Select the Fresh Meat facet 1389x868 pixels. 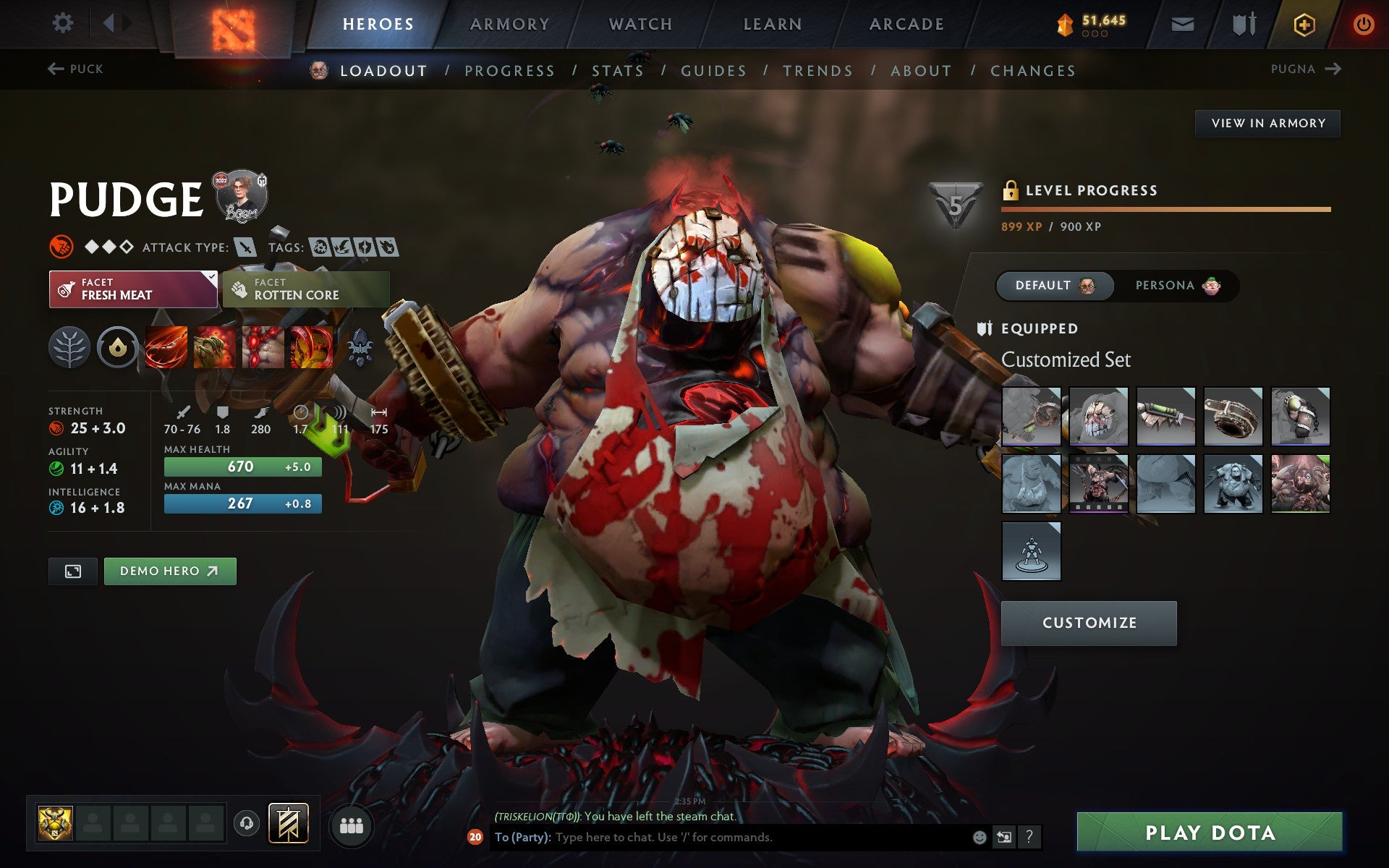132,289
